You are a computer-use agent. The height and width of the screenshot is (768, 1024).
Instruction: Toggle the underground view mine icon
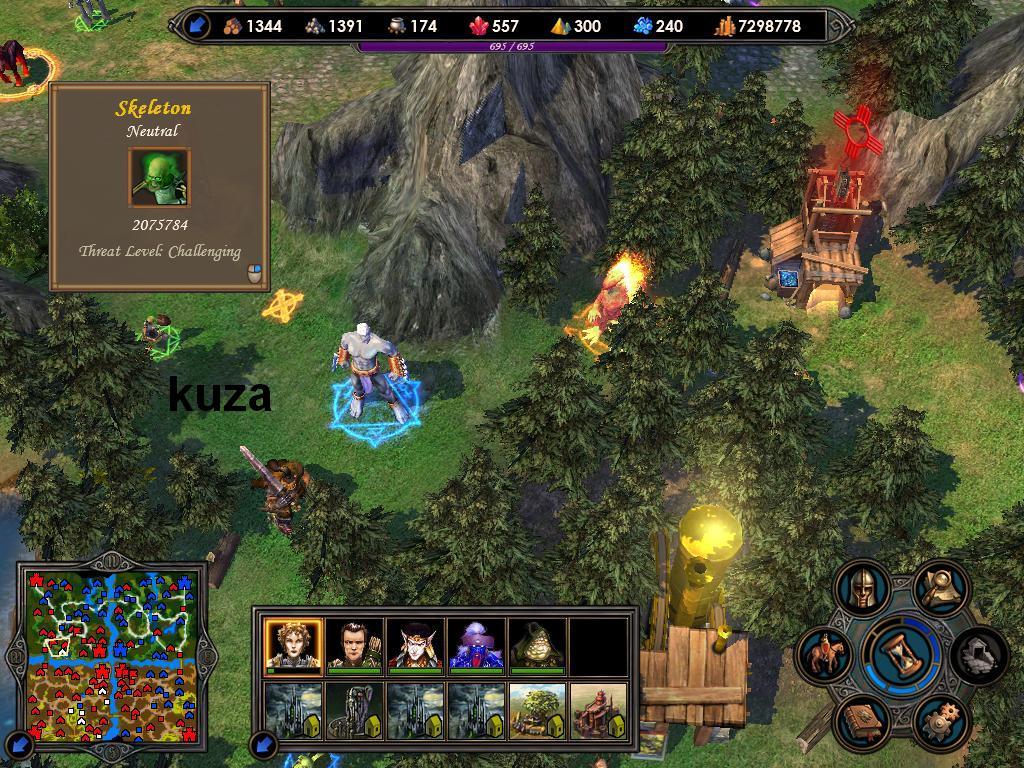pos(976,655)
